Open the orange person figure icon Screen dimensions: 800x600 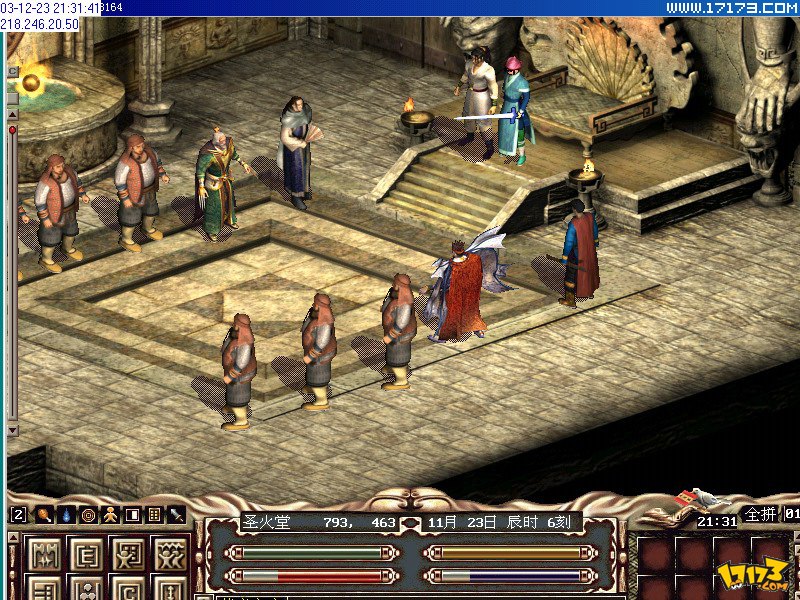click(x=110, y=515)
